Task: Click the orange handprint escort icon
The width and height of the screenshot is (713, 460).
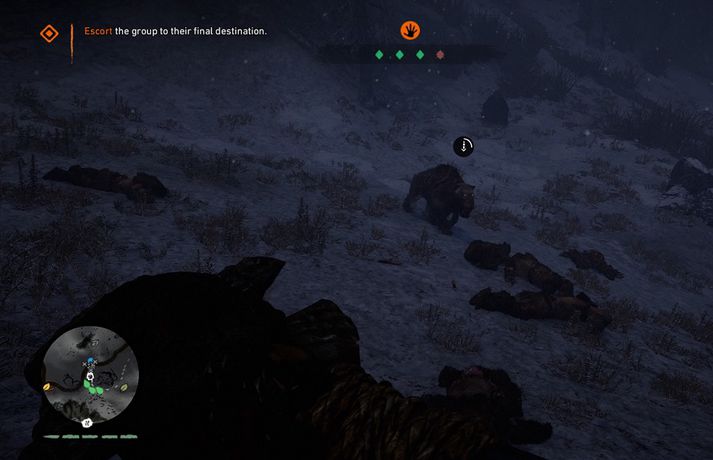Action: pos(409,30)
